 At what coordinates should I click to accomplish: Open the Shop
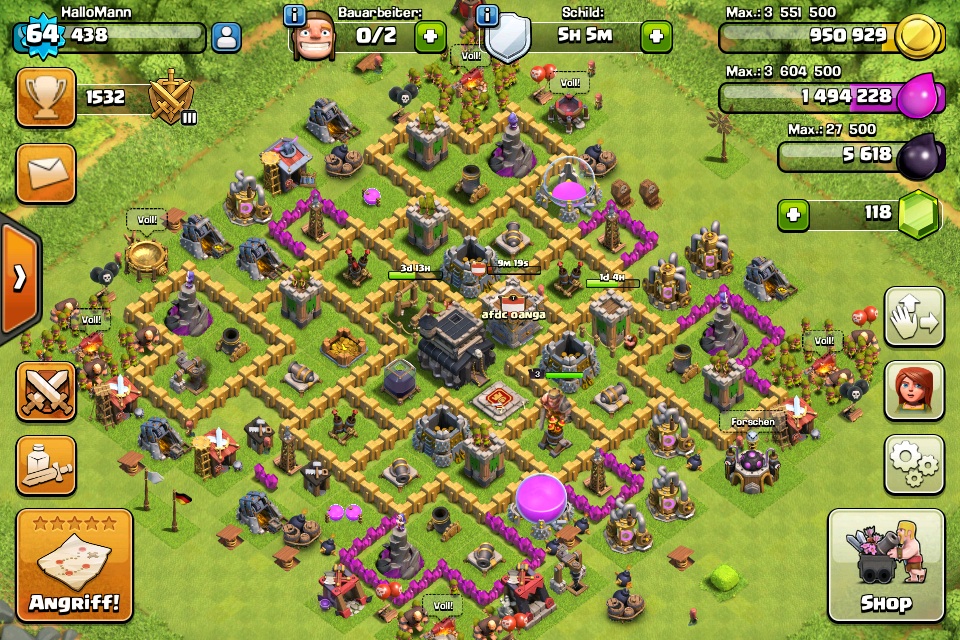pyautogui.click(x=886, y=565)
